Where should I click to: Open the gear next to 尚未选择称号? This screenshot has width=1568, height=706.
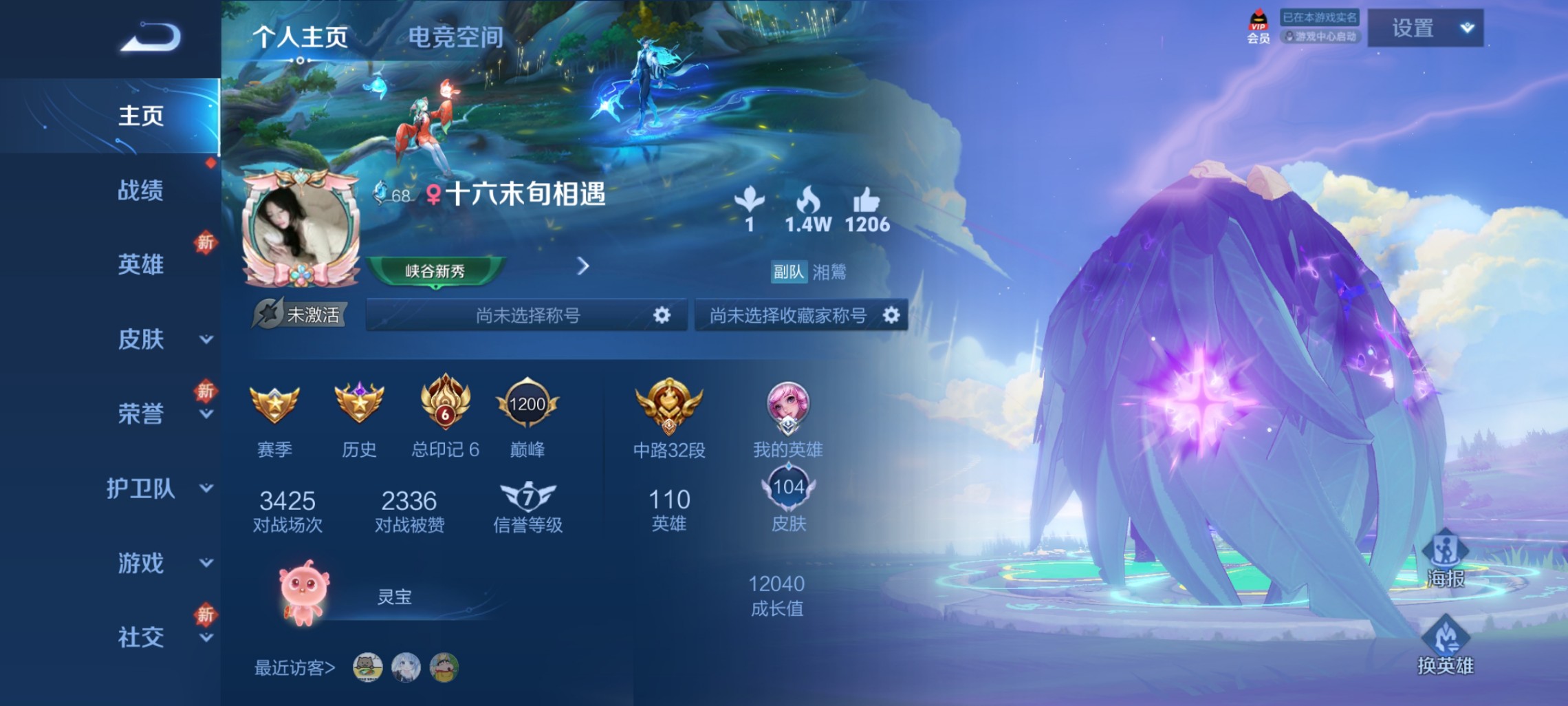(662, 314)
